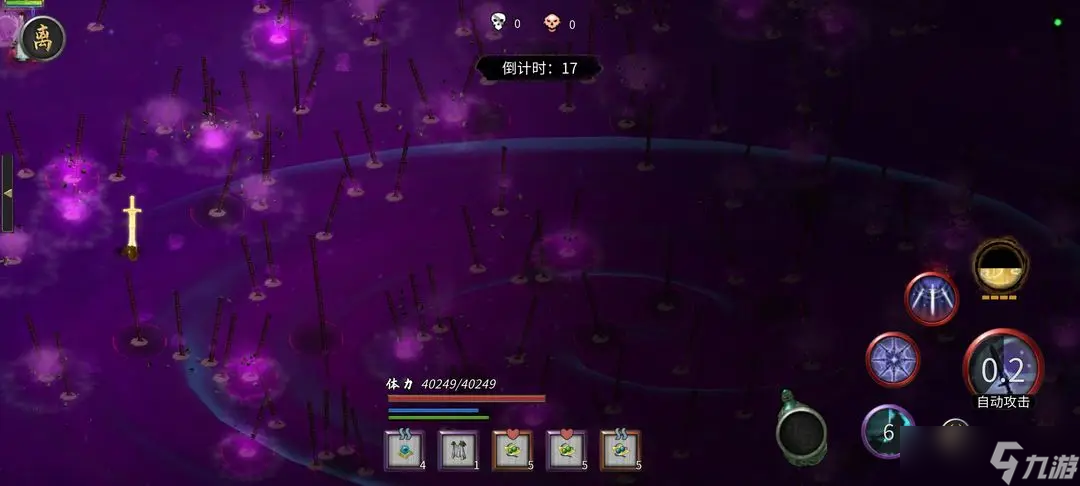Viewport: 1080px width, 486px height.
Task: Cast the star burst skill
Action: pos(892,359)
